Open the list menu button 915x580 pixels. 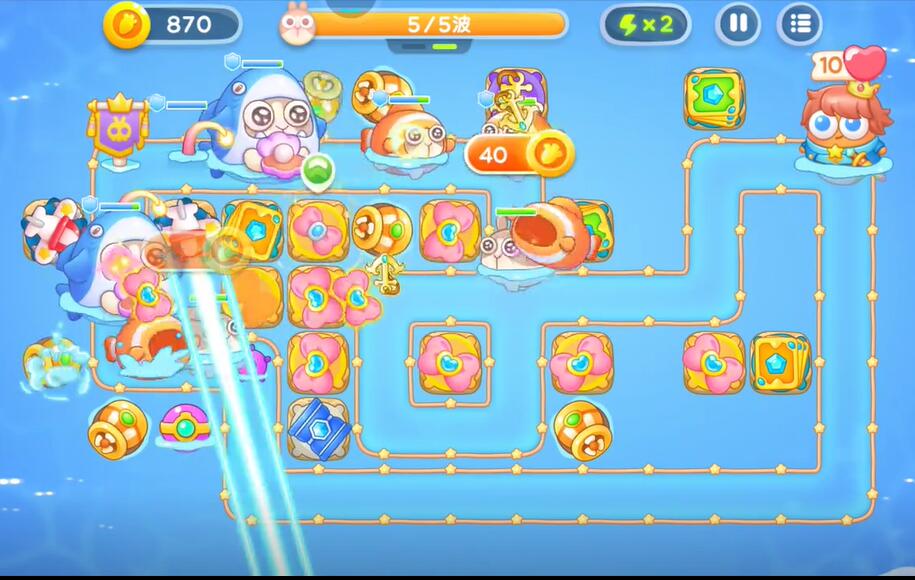click(799, 24)
